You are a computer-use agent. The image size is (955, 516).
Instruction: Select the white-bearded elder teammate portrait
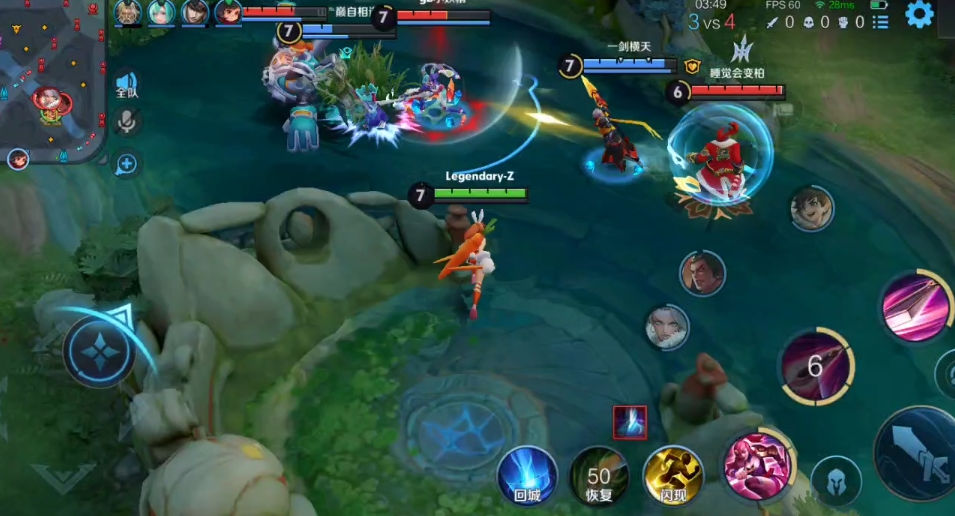pos(128,12)
